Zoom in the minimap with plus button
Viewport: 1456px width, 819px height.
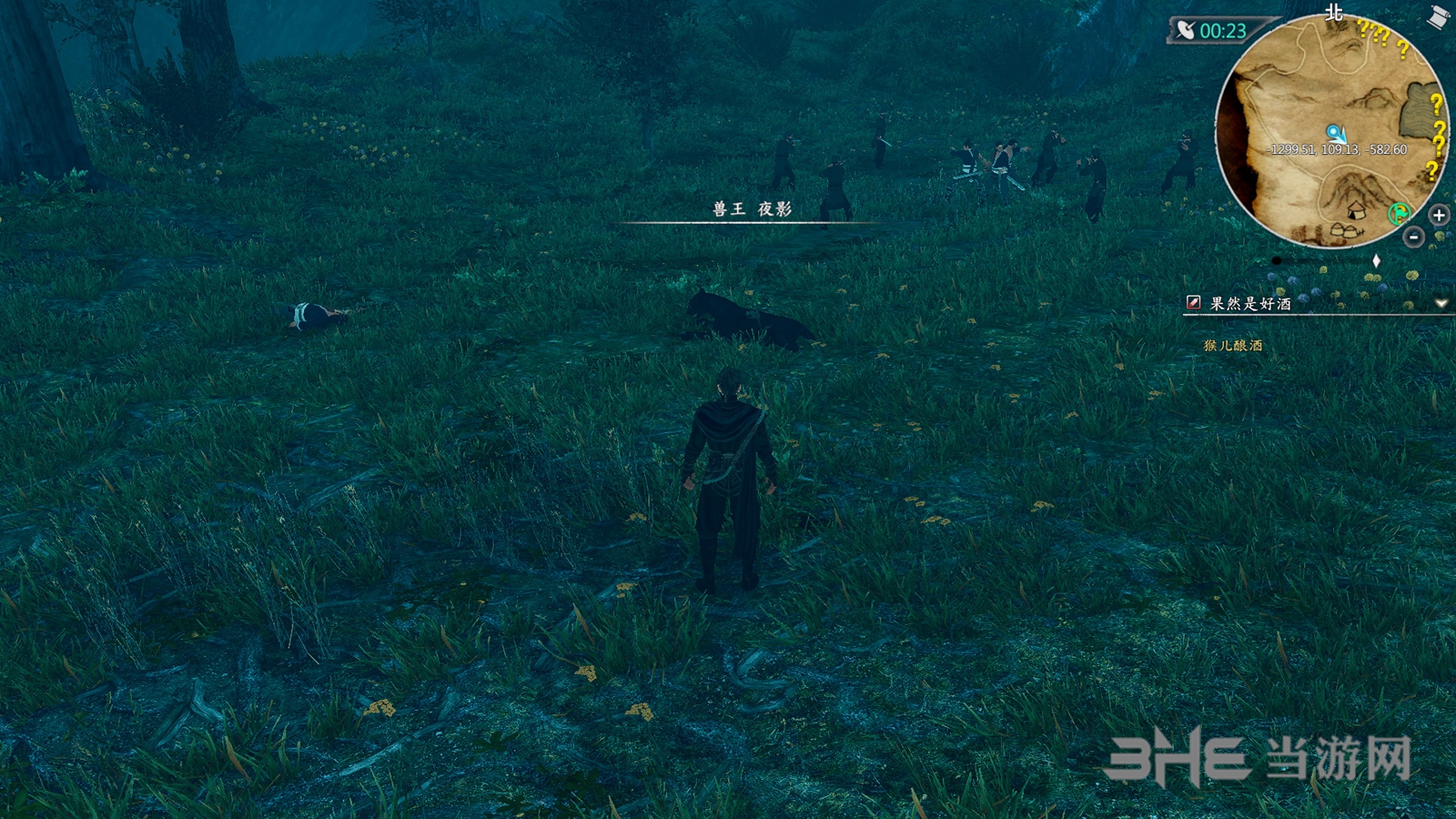(1439, 216)
